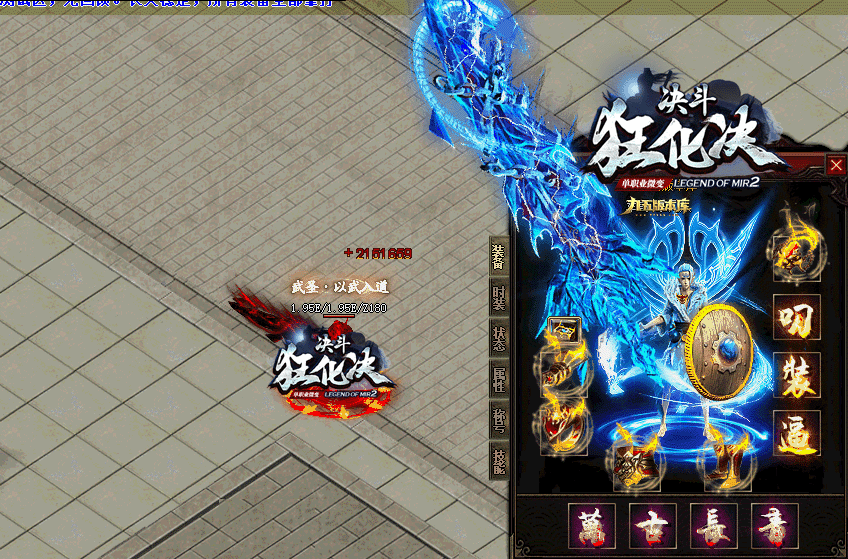
Task: Open the 称号 titles tab
Action: tap(498, 419)
